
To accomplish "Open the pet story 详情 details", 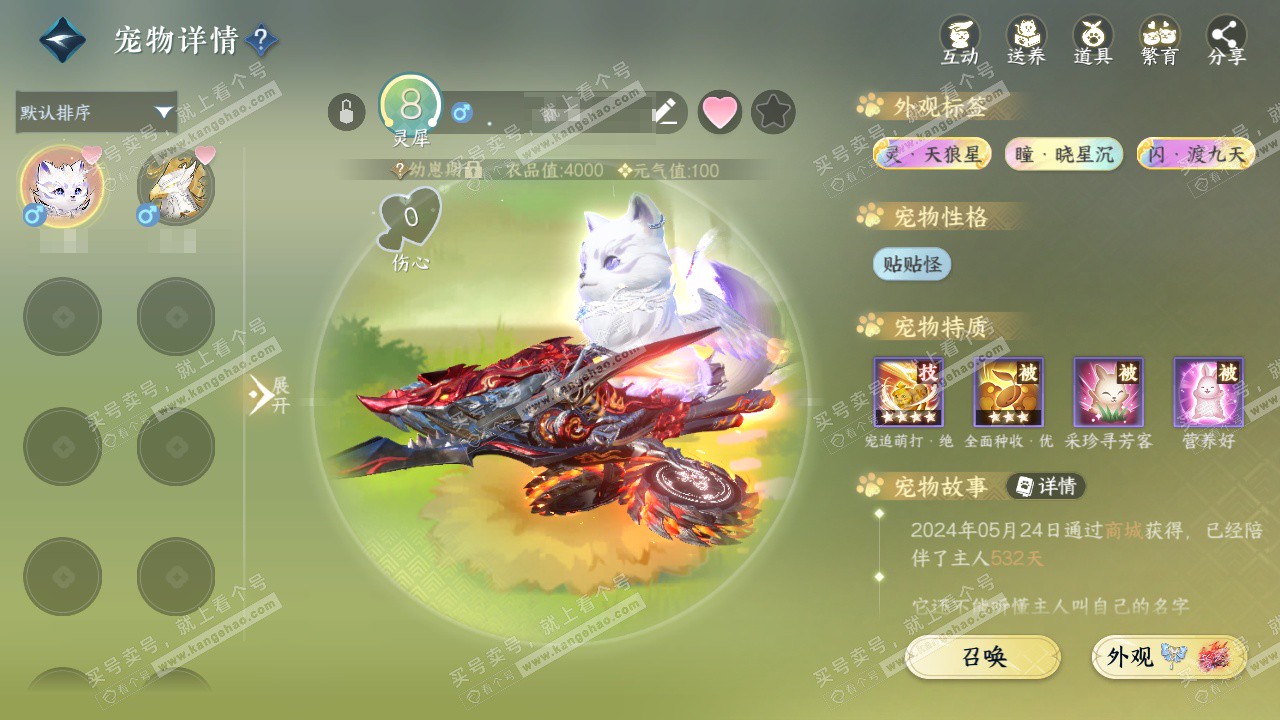I will tap(1046, 487).
